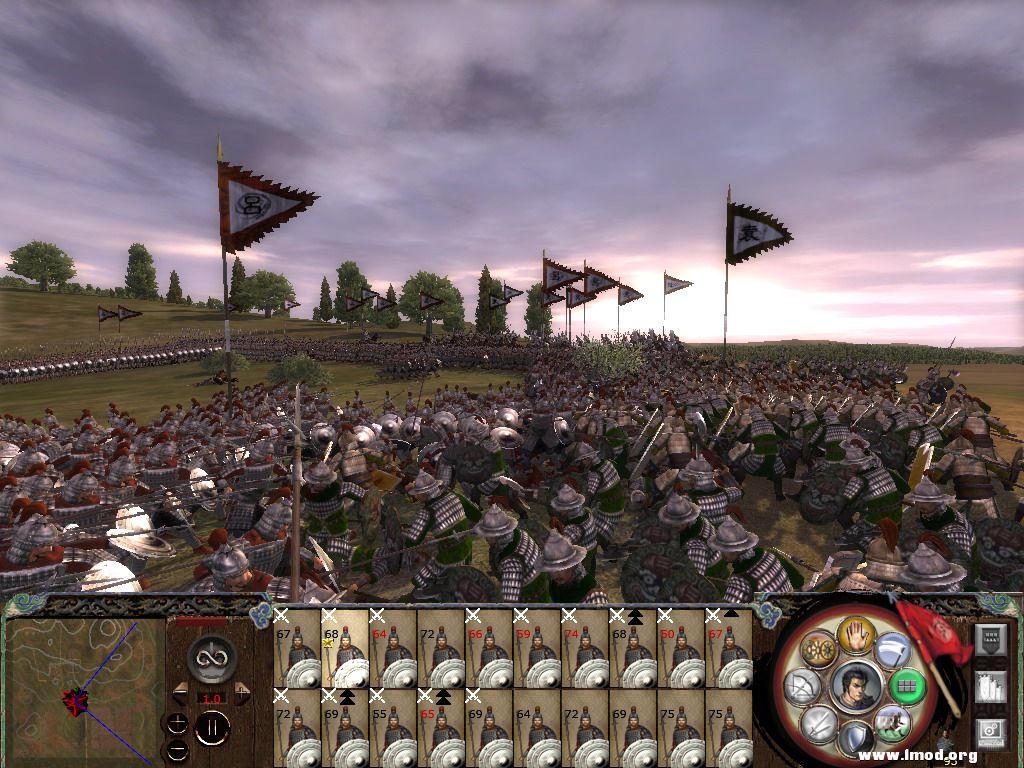The width and height of the screenshot is (1024, 768).
Task: Toggle formation using the green grid button
Action: click(x=907, y=686)
